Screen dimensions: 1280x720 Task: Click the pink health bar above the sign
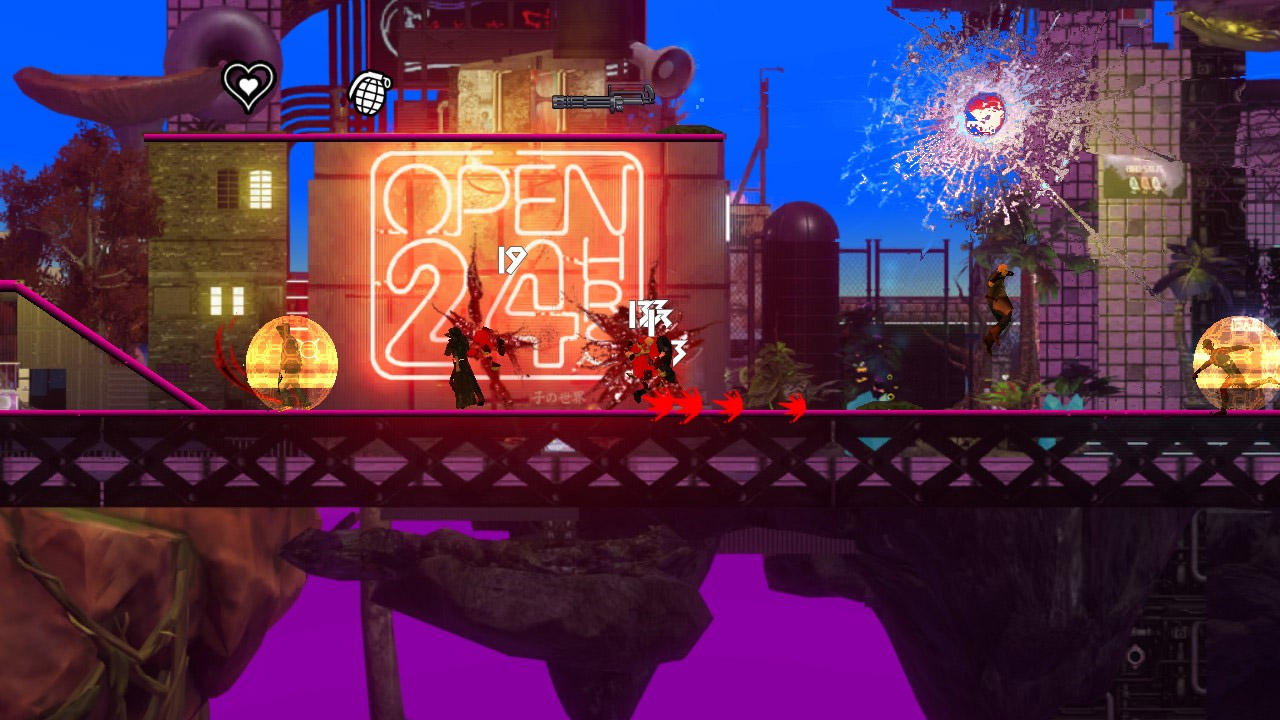pos(430,133)
